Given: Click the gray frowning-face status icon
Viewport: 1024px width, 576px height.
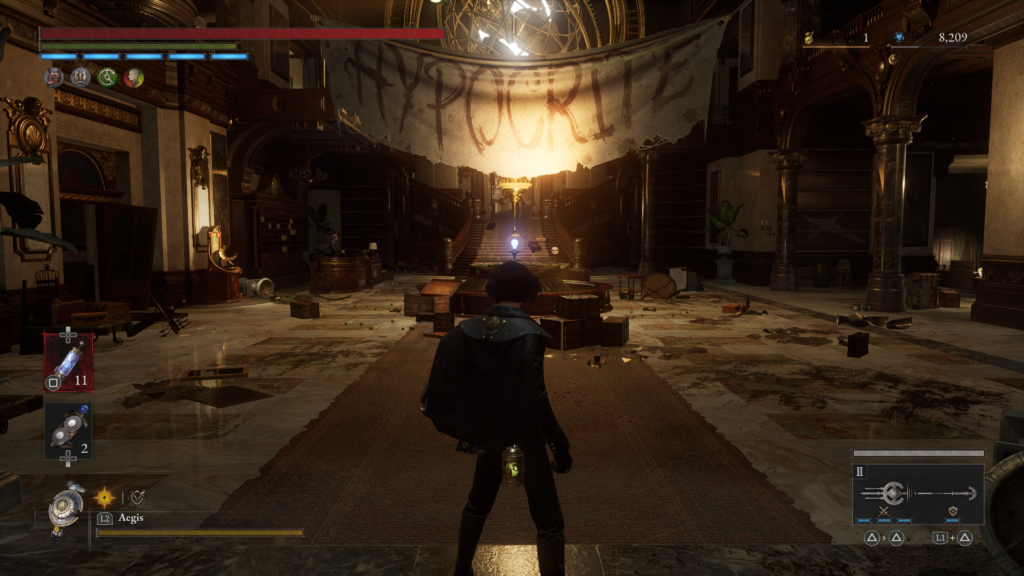Looking at the screenshot, I should pos(81,77).
